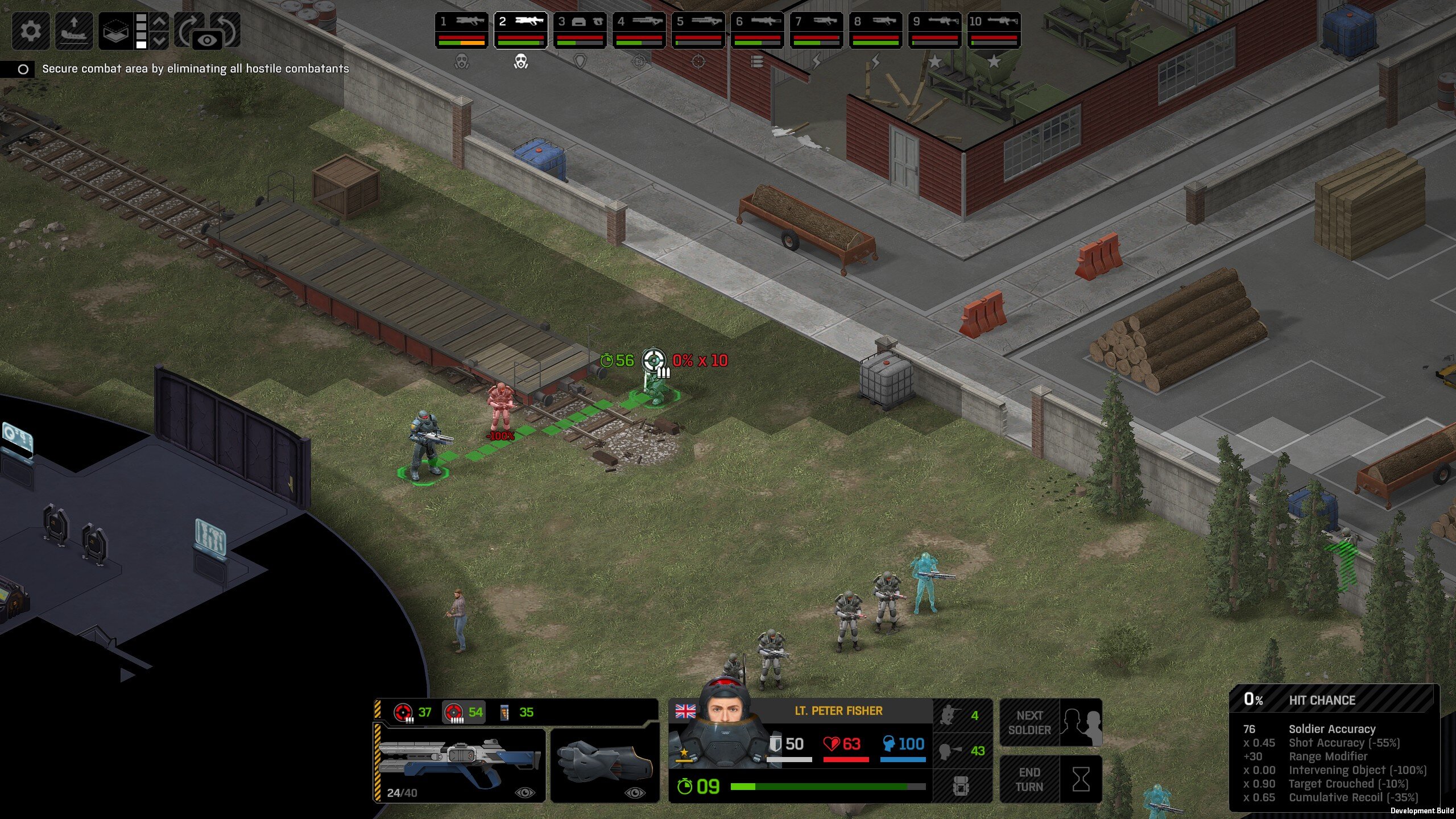Choose soldier 8 from squad bar
Screen dimensions: 1456x819
coord(875,30)
